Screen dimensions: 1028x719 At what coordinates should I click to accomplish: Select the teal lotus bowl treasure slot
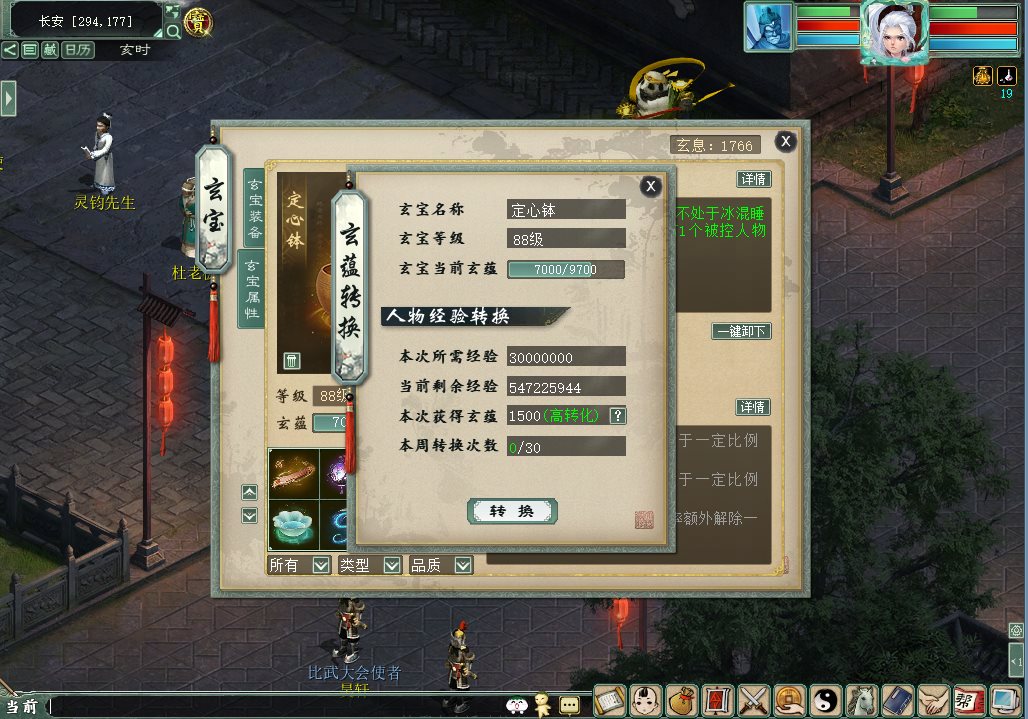[x=293, y=524]
